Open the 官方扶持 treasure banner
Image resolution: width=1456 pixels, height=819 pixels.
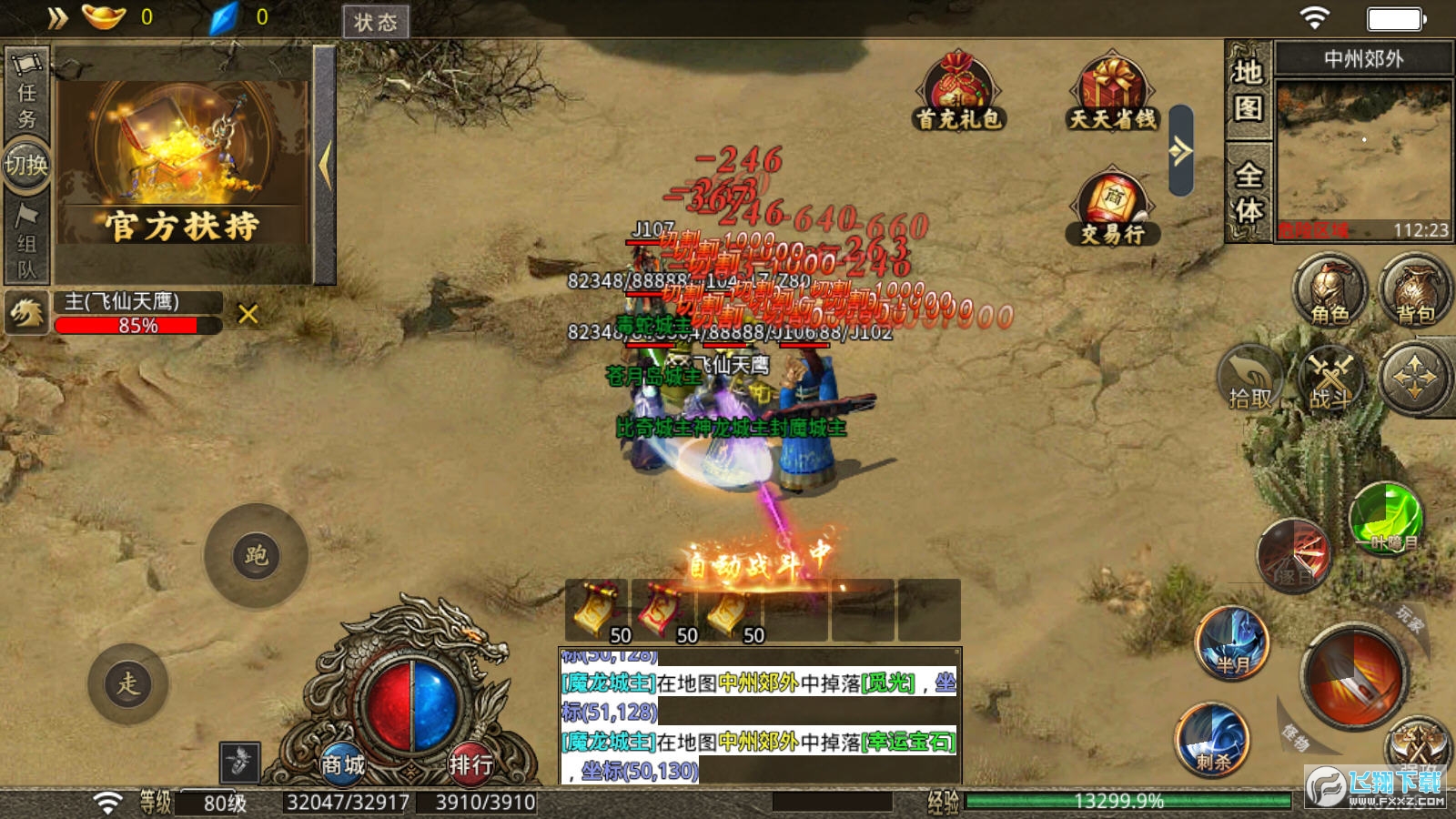182,164
